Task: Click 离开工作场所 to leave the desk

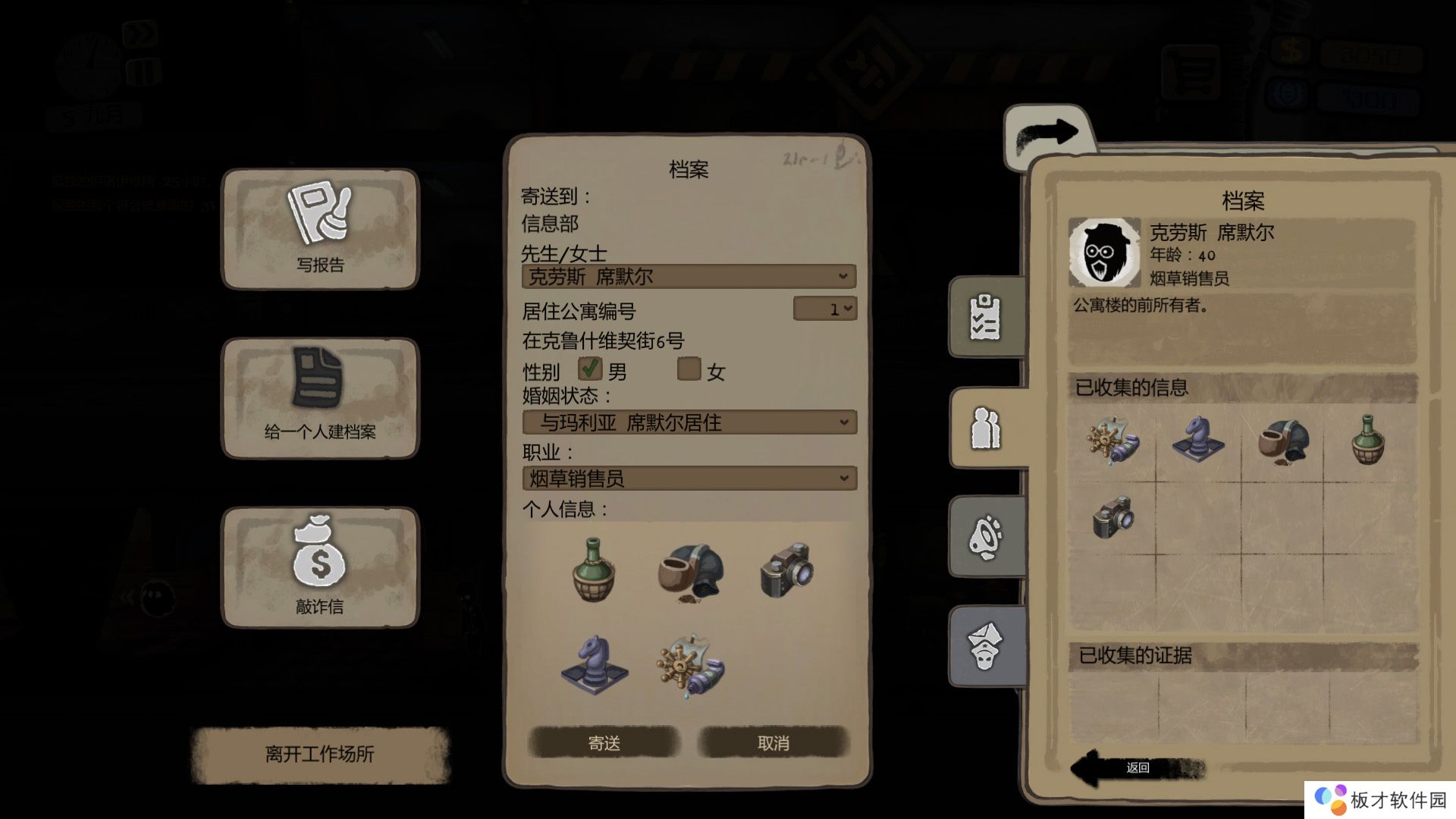Action: 320,754
